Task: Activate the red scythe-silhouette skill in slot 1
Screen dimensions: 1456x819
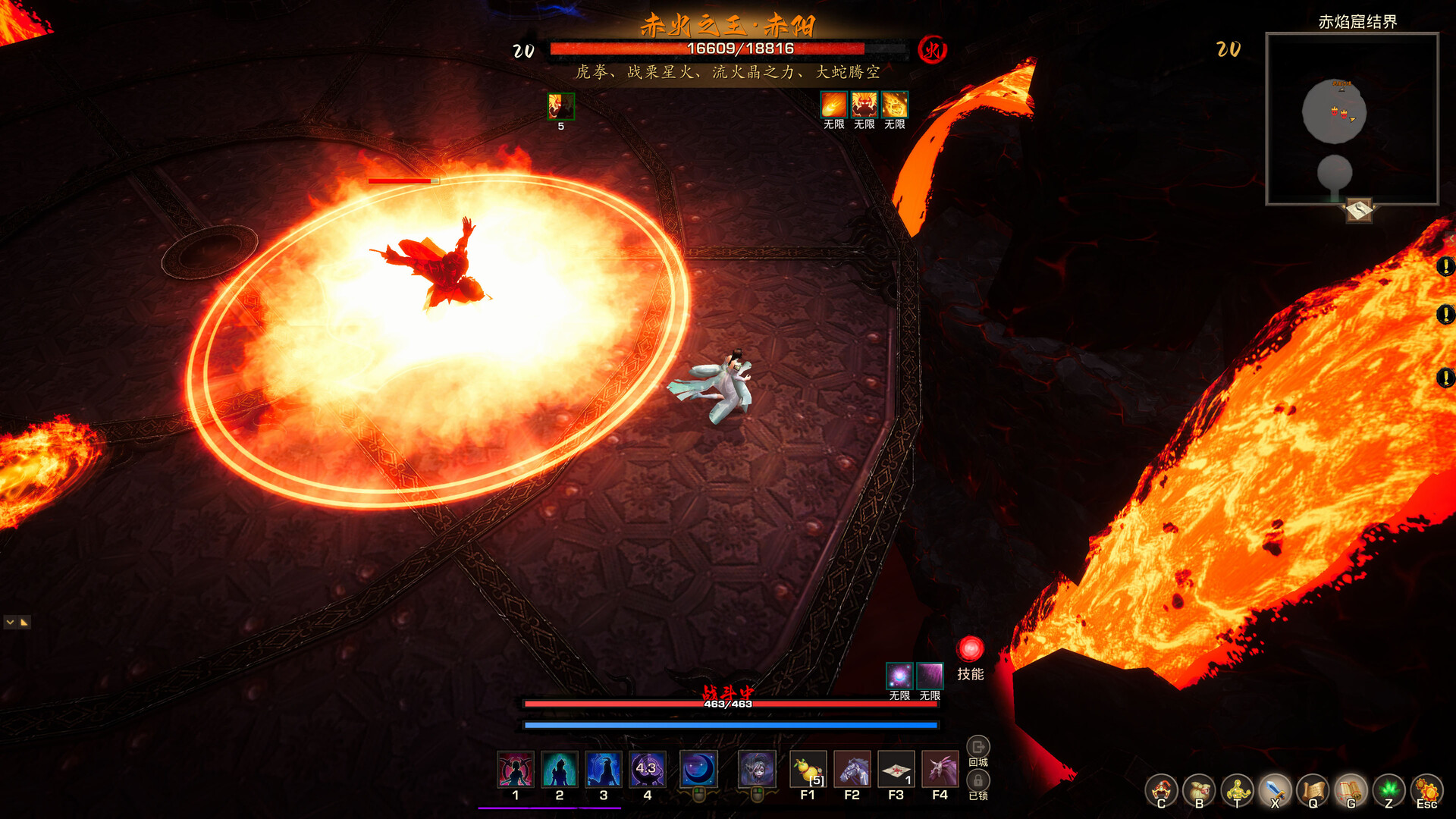Action: (x=516, y=770)
